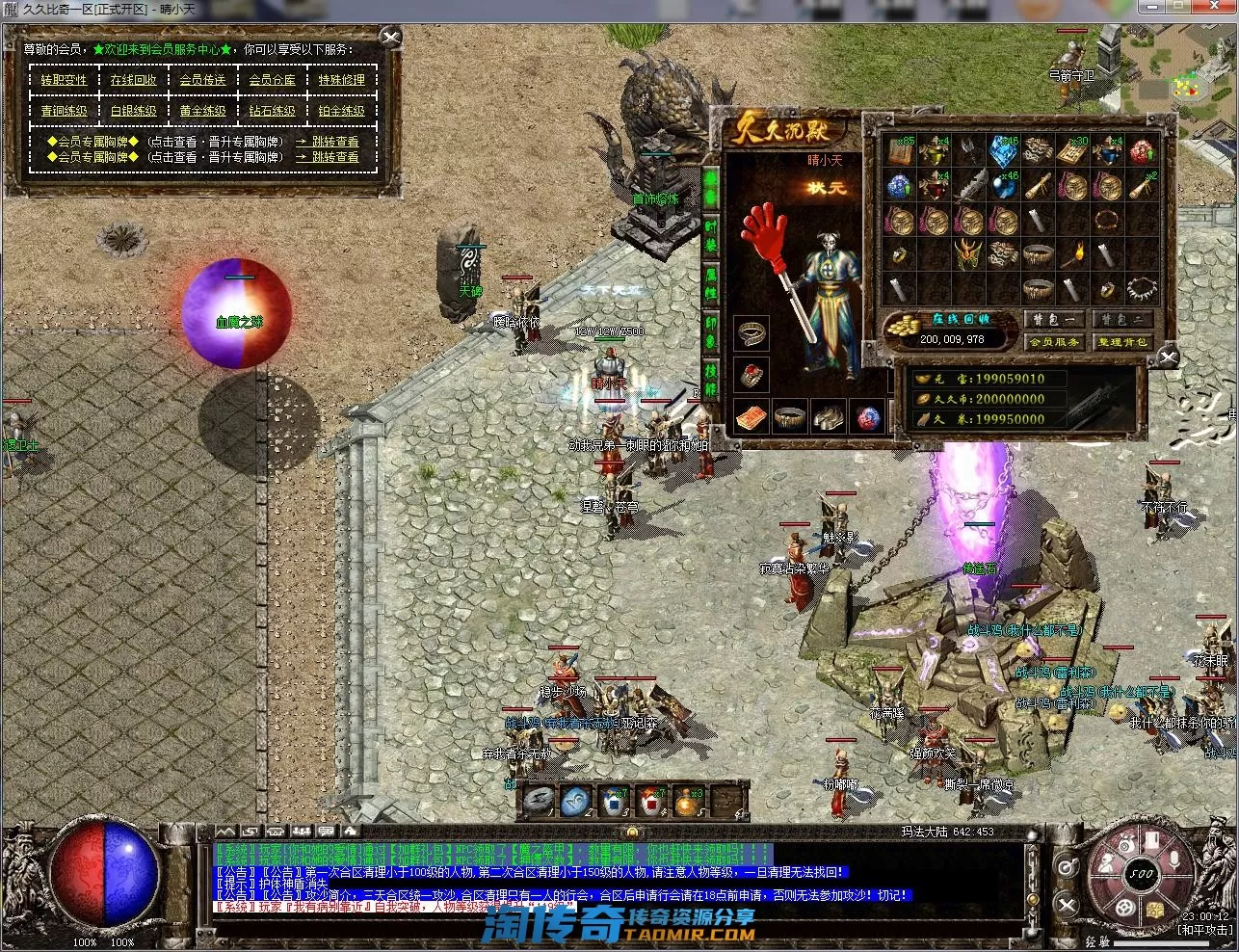Viewport: 1239px width, 952px height.
Task: Choose the 黄金练级 leveling option
Action: (x=202, y=112)
